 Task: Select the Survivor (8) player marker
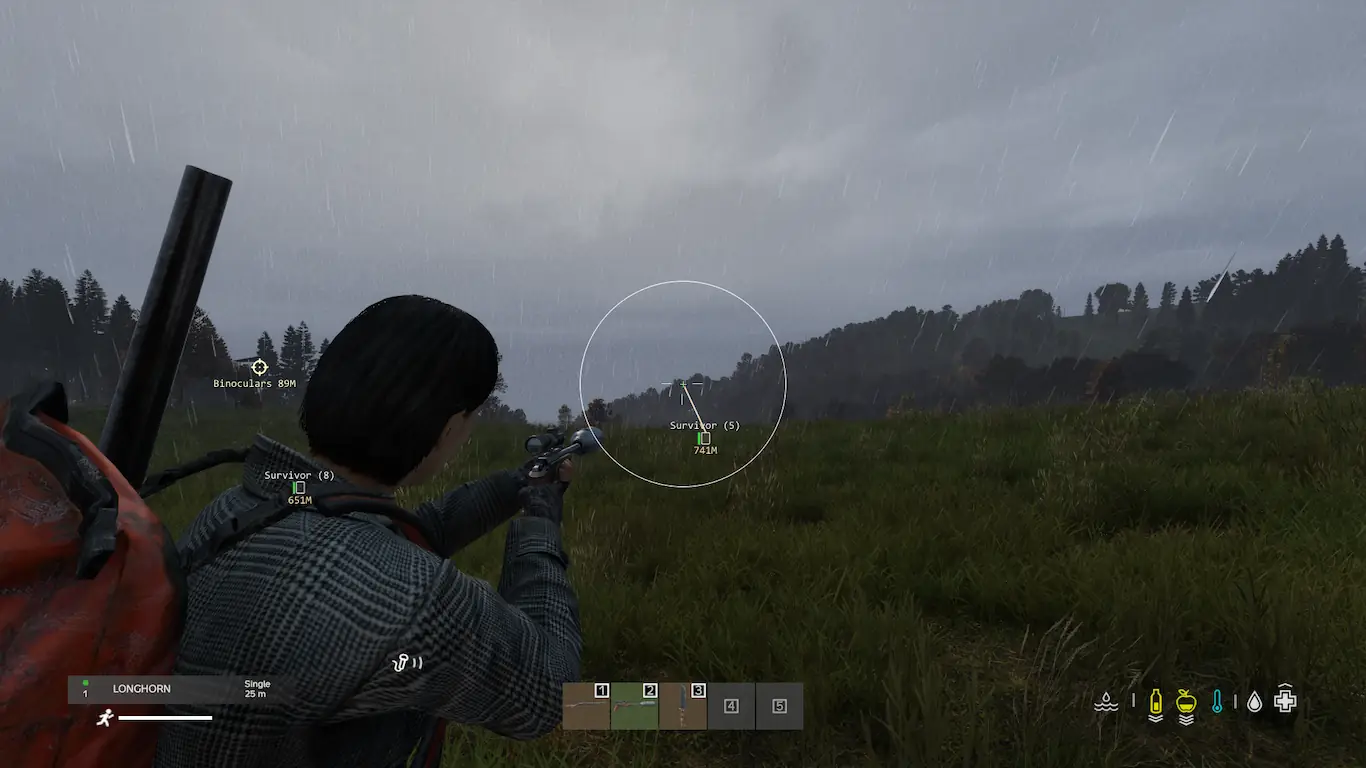tap(299, 487)
